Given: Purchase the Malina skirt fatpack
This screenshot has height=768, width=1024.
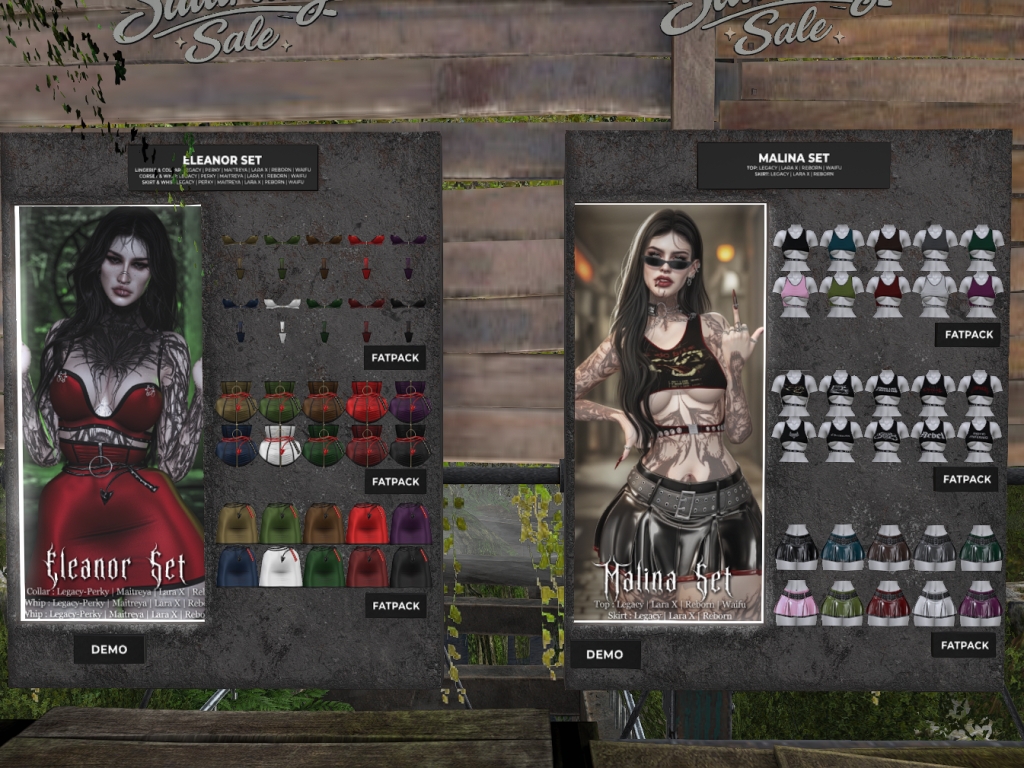Looking at the screenshot, I should 964,645.
